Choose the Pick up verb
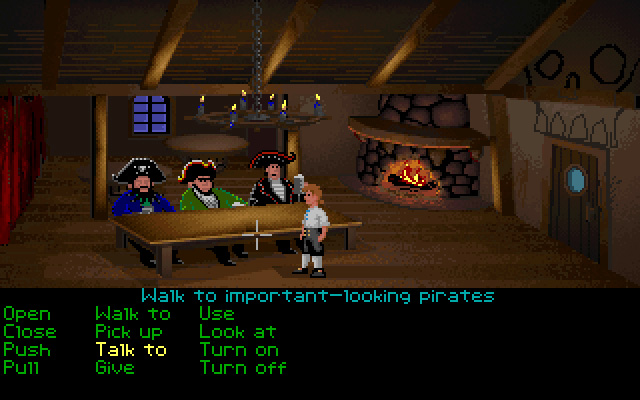The image size is (640, 400). pos(130,332)
